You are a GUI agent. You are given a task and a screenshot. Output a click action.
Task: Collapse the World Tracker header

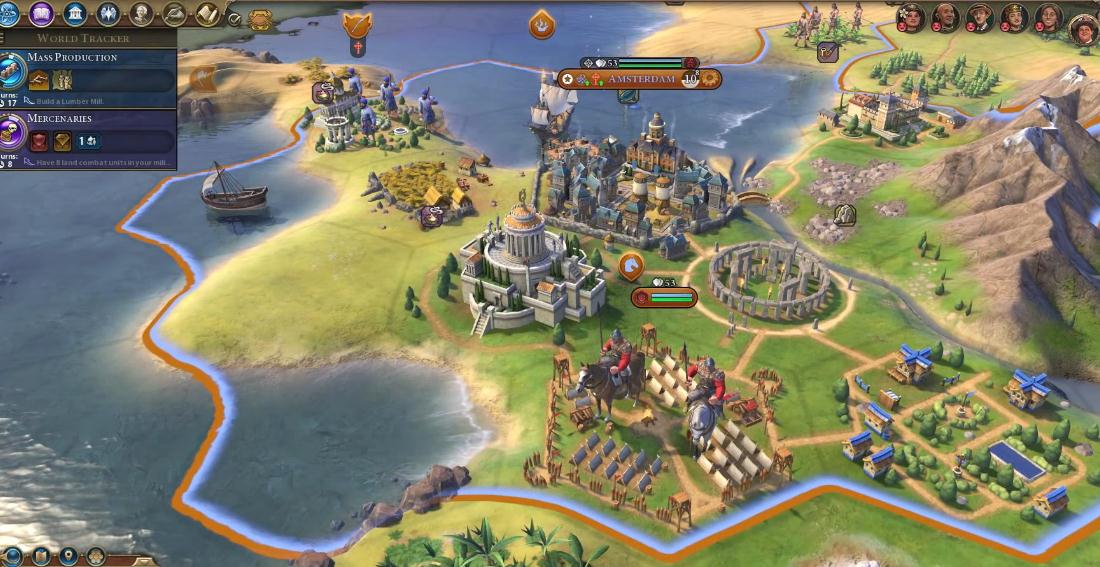(84, 38)
